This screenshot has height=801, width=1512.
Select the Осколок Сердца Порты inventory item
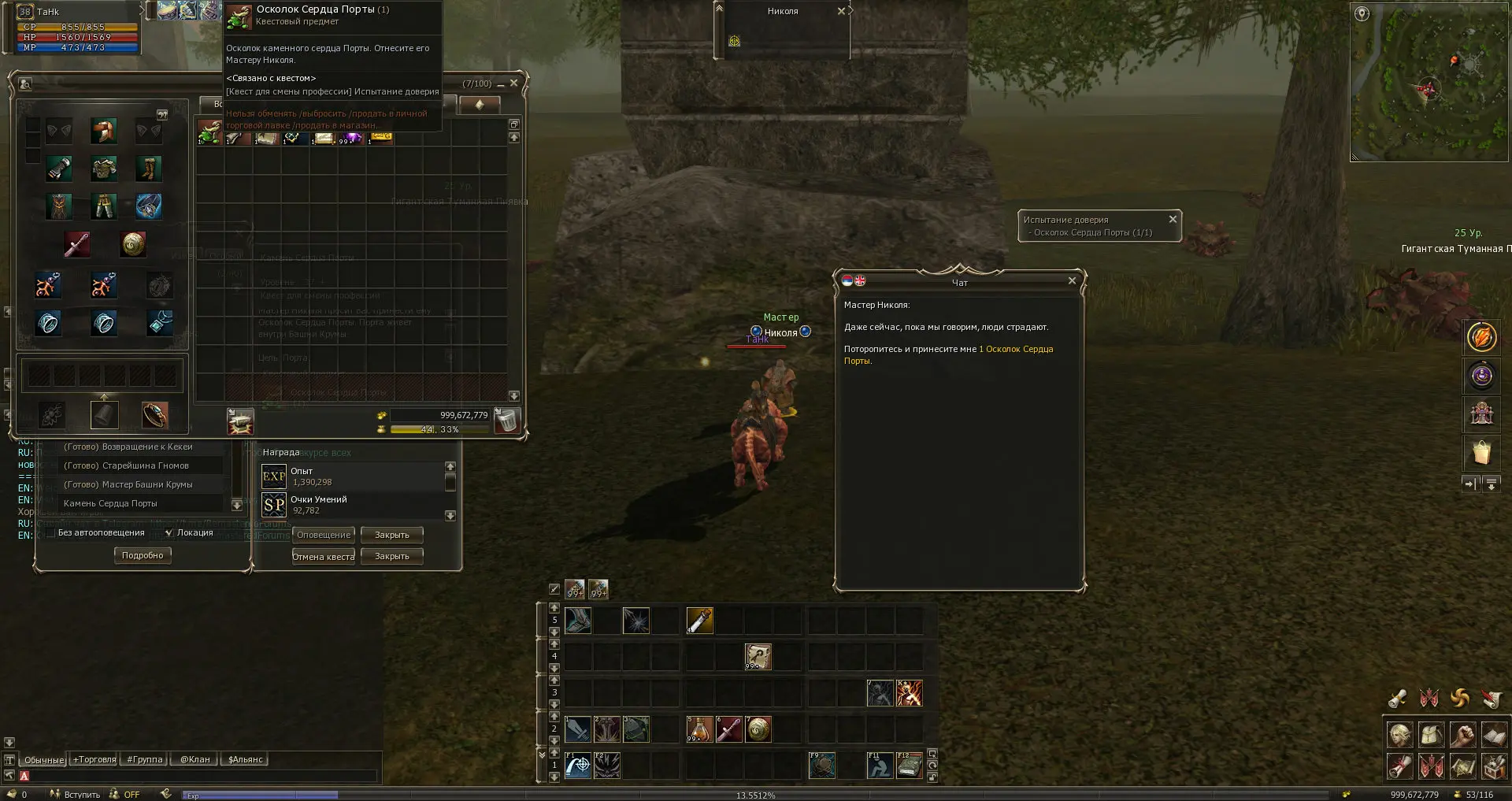coord(209,132)
